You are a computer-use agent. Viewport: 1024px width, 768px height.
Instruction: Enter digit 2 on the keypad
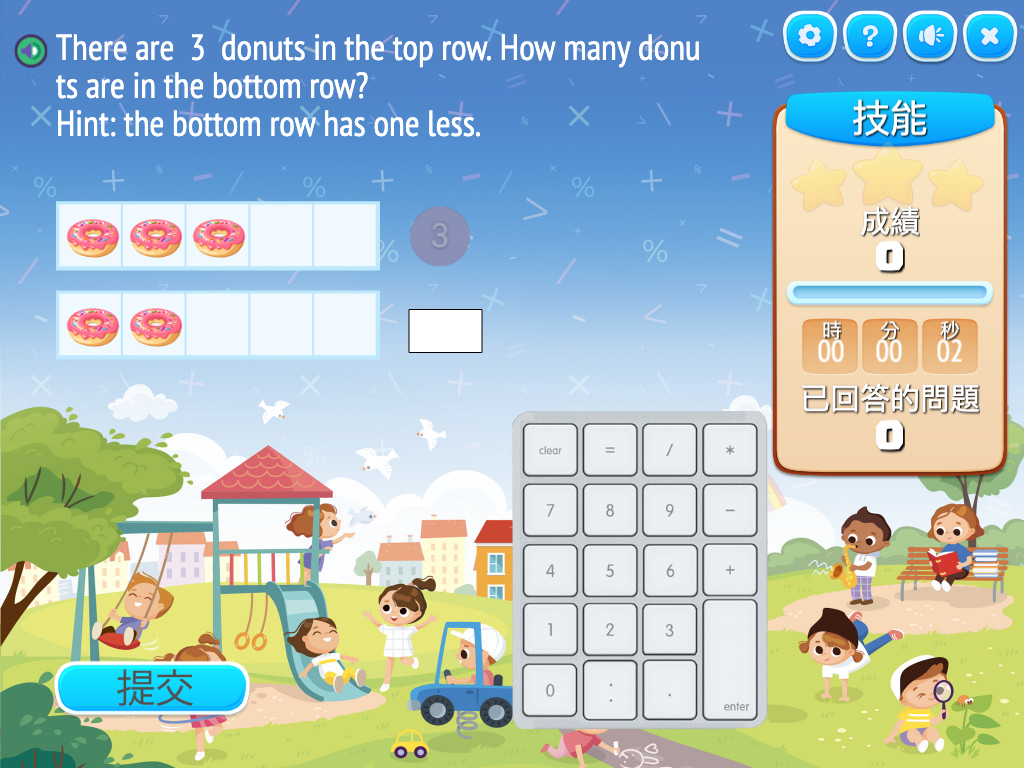coord(610,630)
